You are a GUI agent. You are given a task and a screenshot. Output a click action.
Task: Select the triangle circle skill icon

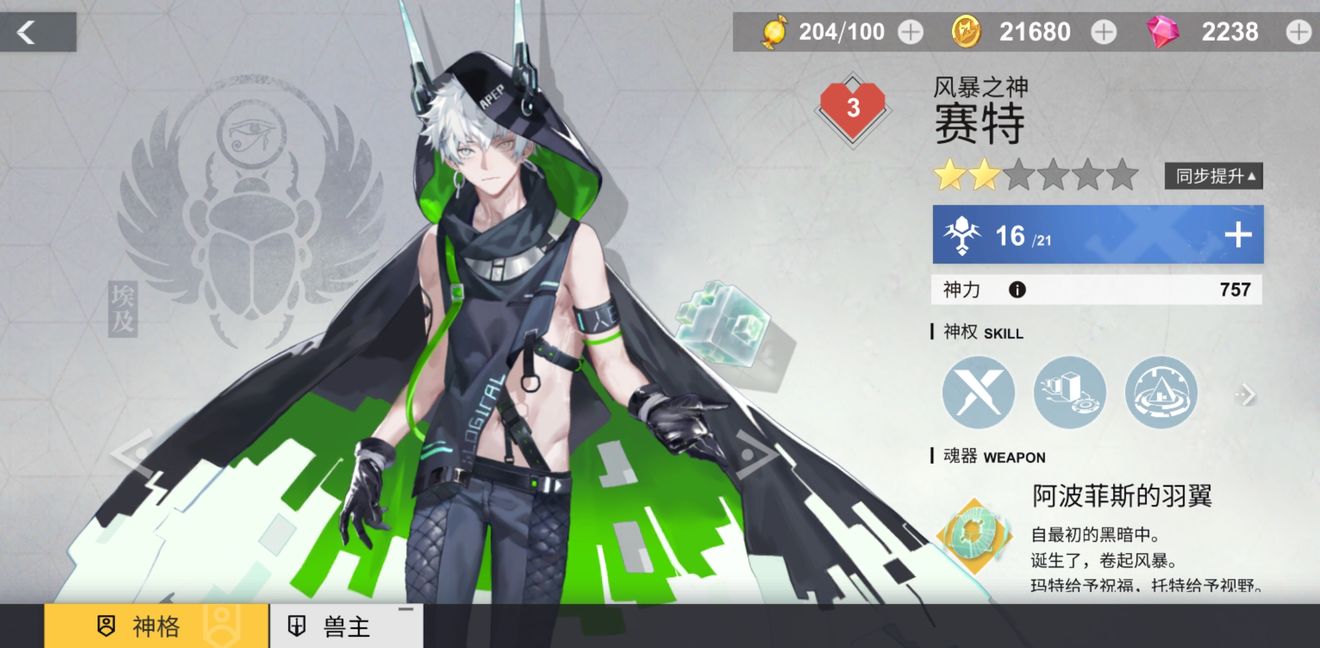pyautogui.click(x=1160, y=392)
